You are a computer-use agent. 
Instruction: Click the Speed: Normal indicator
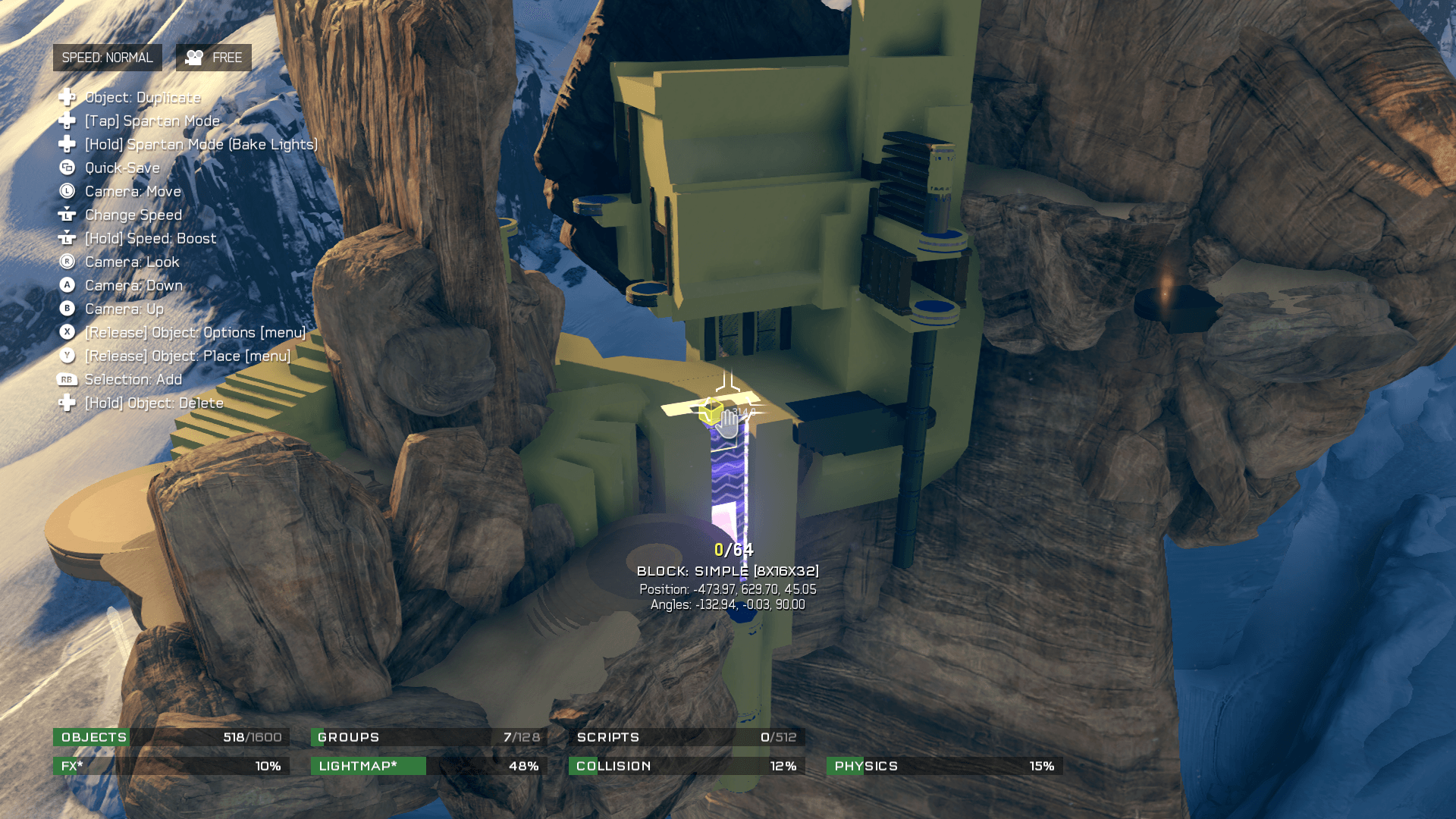107,58
